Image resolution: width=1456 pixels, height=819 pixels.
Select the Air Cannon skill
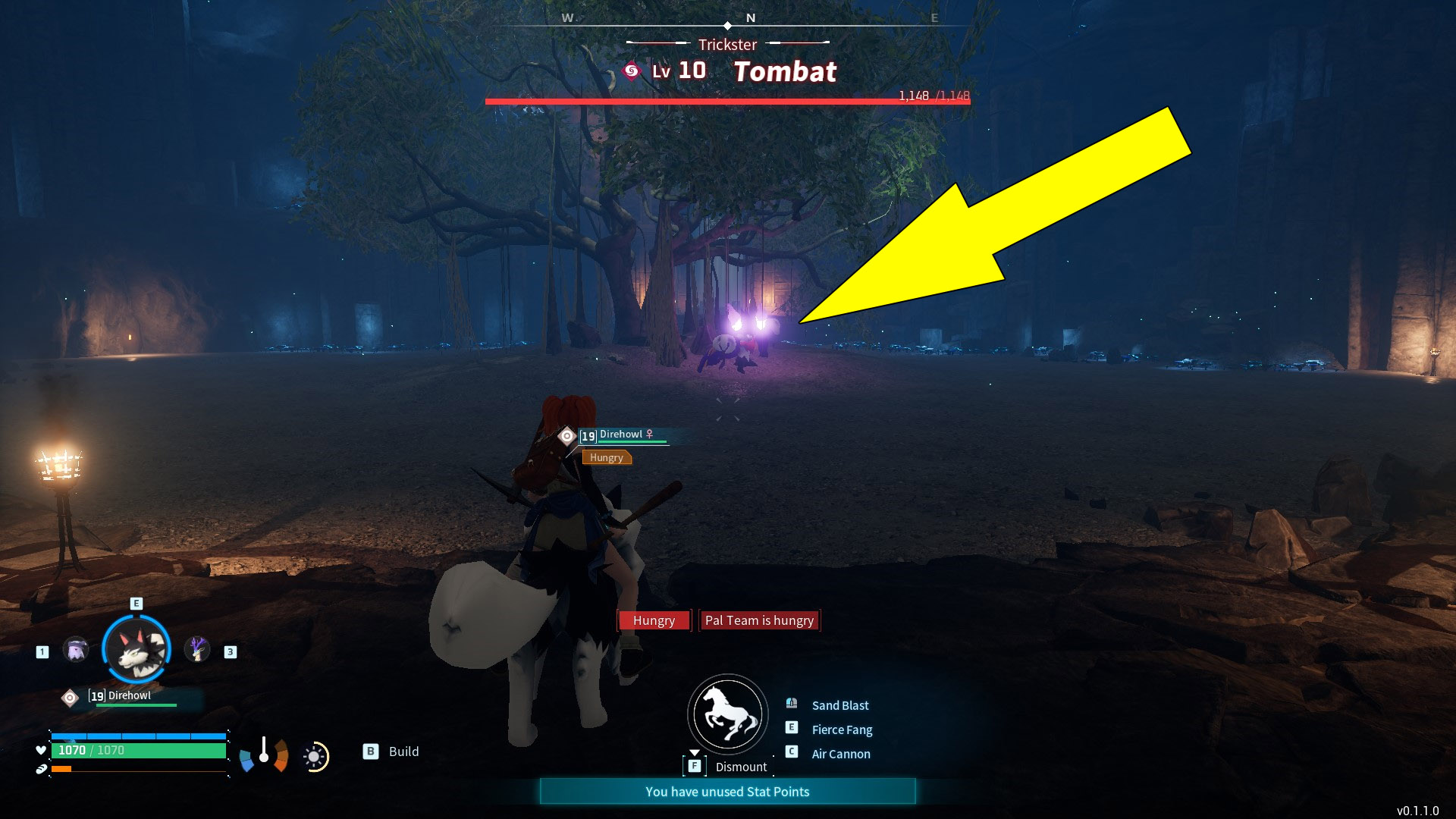point(839,754)
